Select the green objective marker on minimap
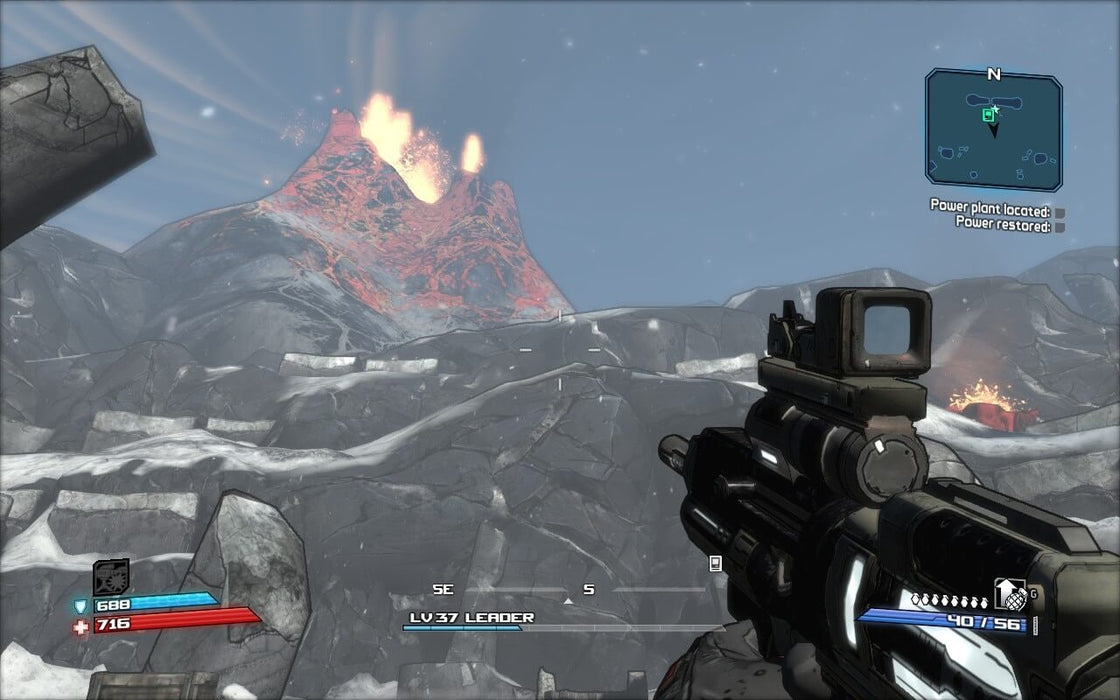1120x700 pixels. pyautogui.click(x=989, y=115)
